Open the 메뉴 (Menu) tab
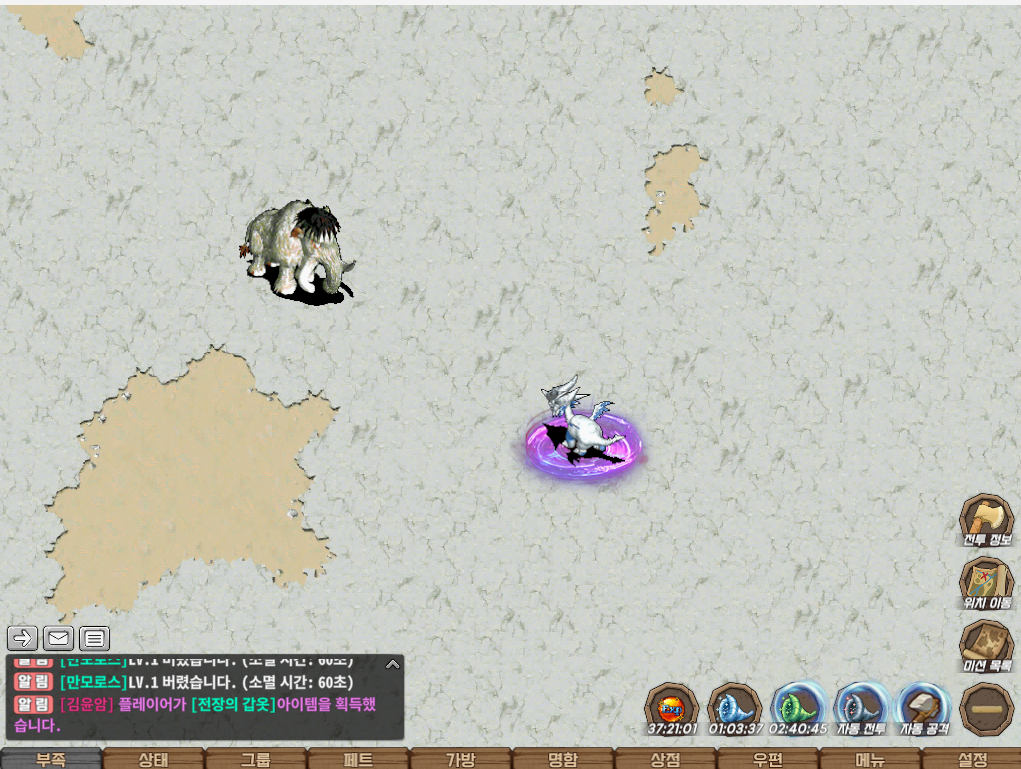Screen dimensions: 1021x769 (x=868, y=759)
